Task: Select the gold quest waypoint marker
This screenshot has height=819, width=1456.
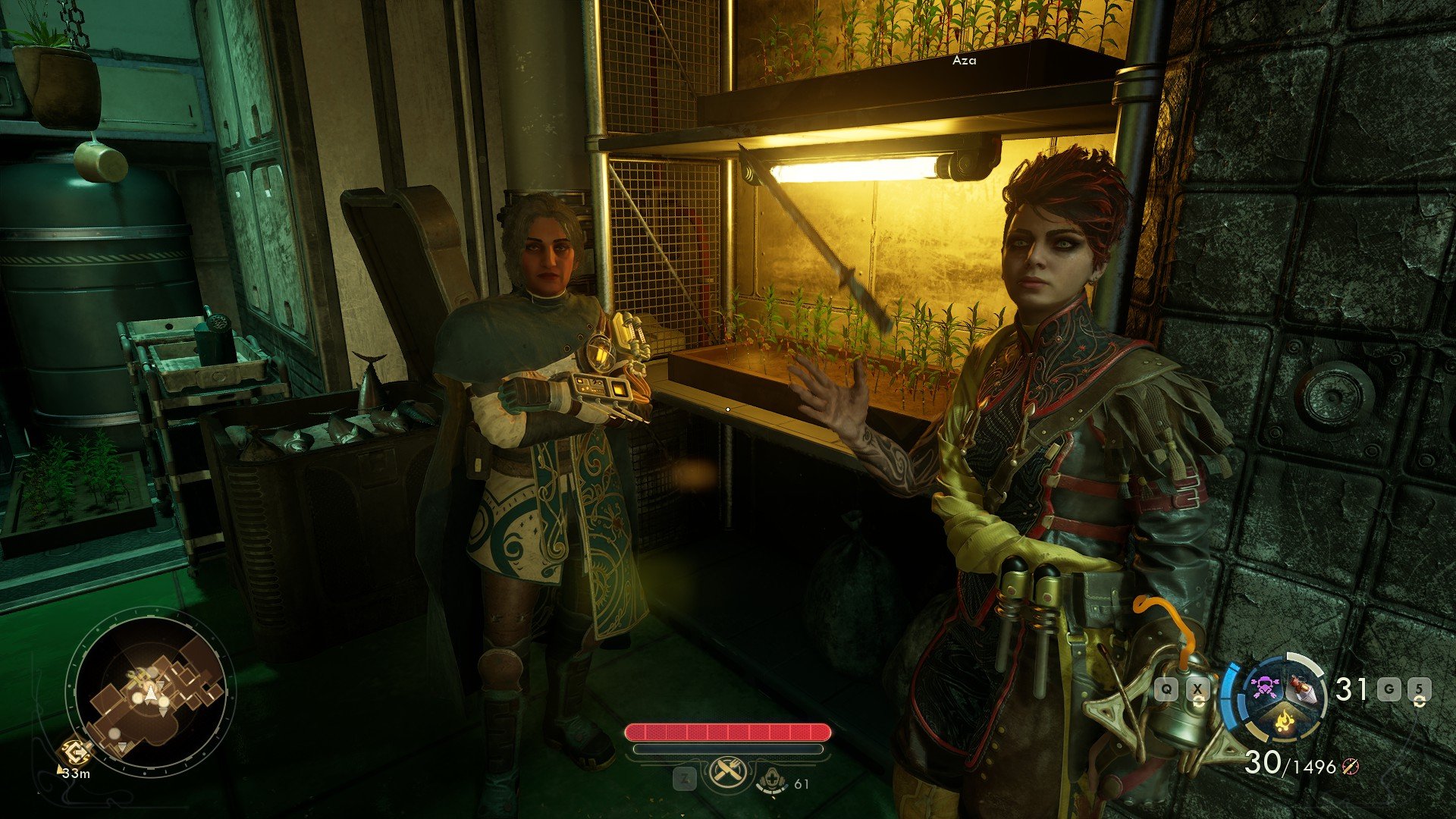Action: click(76, 752)
